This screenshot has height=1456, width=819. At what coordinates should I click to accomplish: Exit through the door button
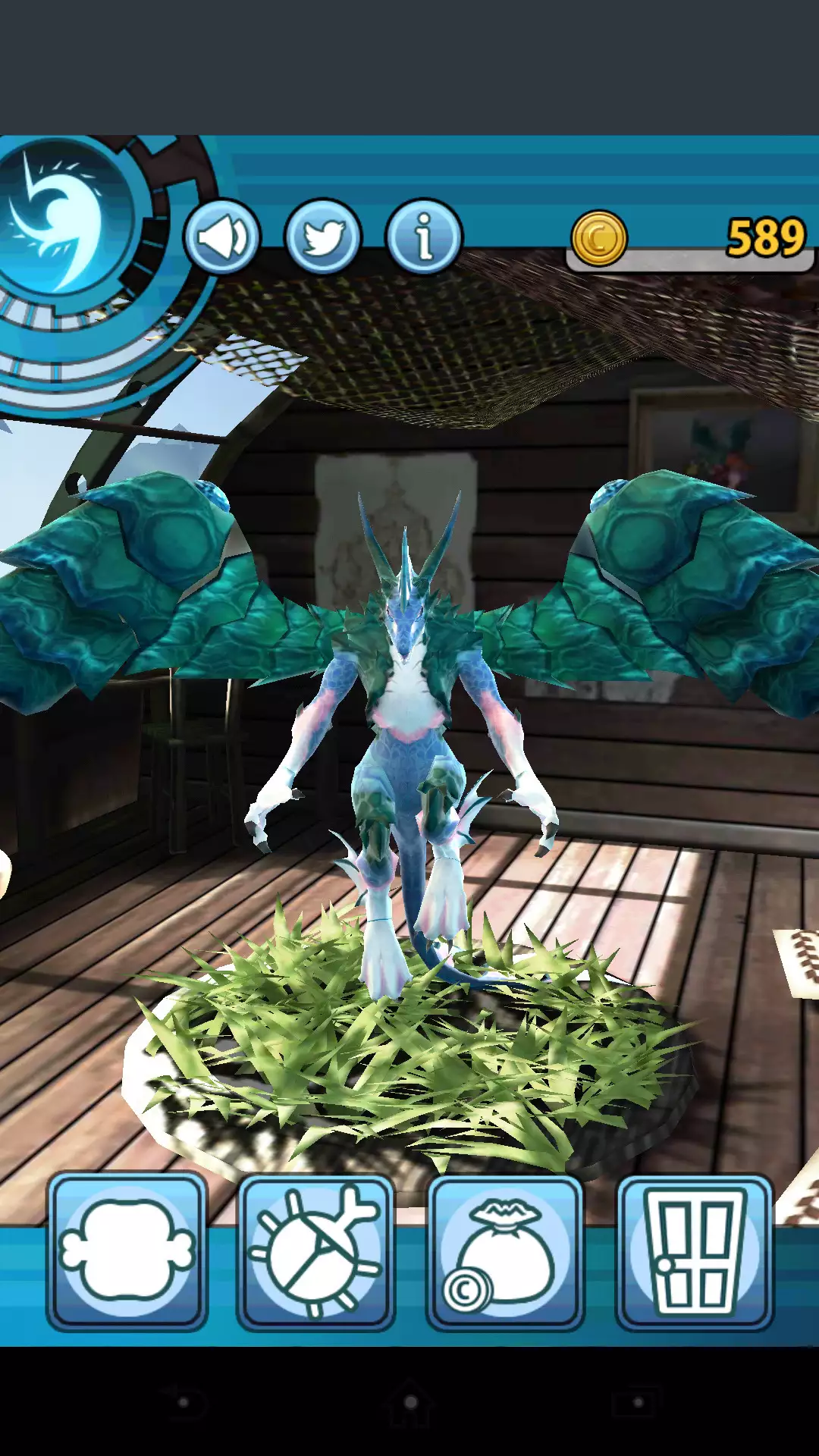pos(694,1252)
